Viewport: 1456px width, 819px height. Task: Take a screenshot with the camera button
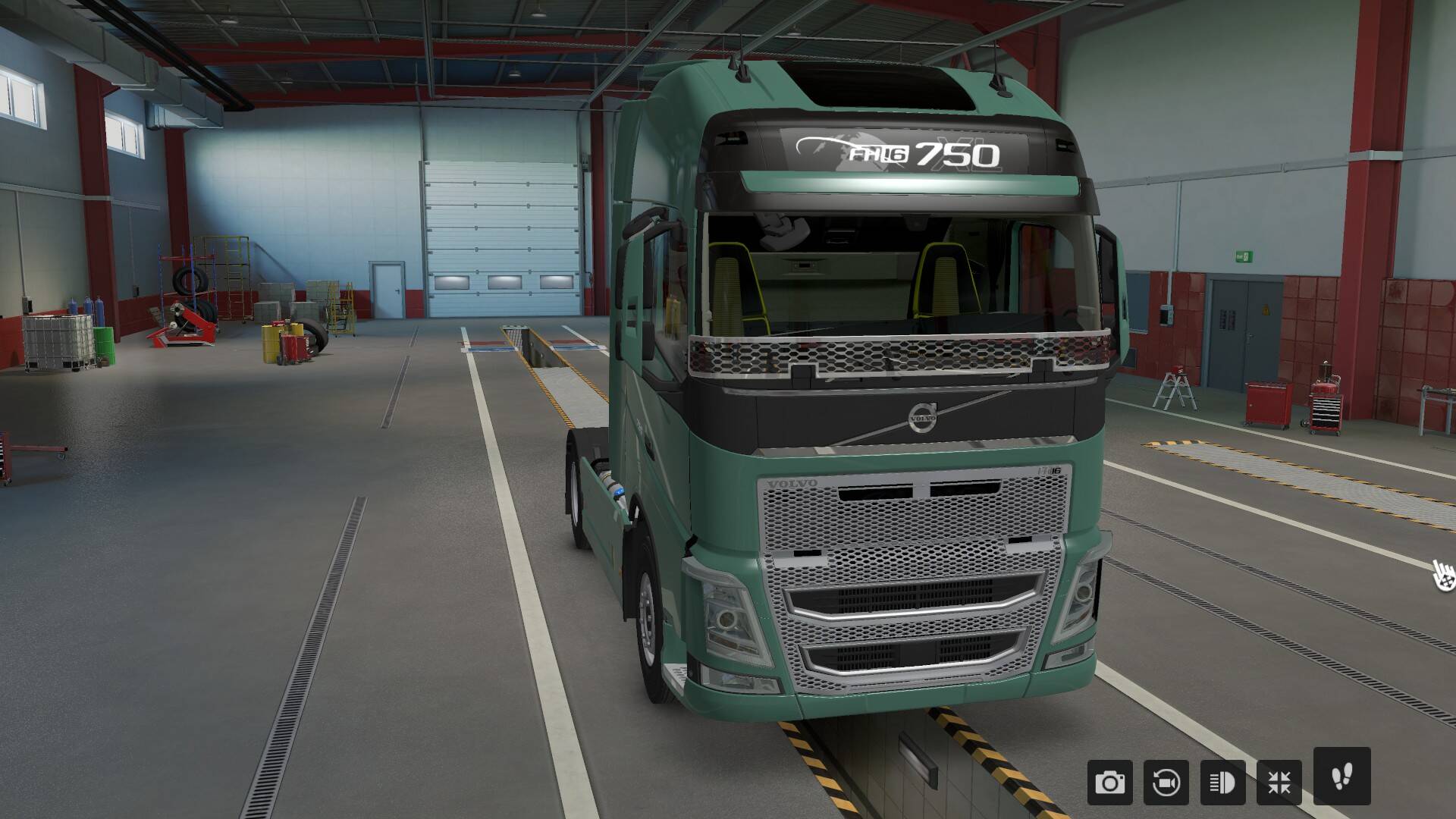point(1109,782)
